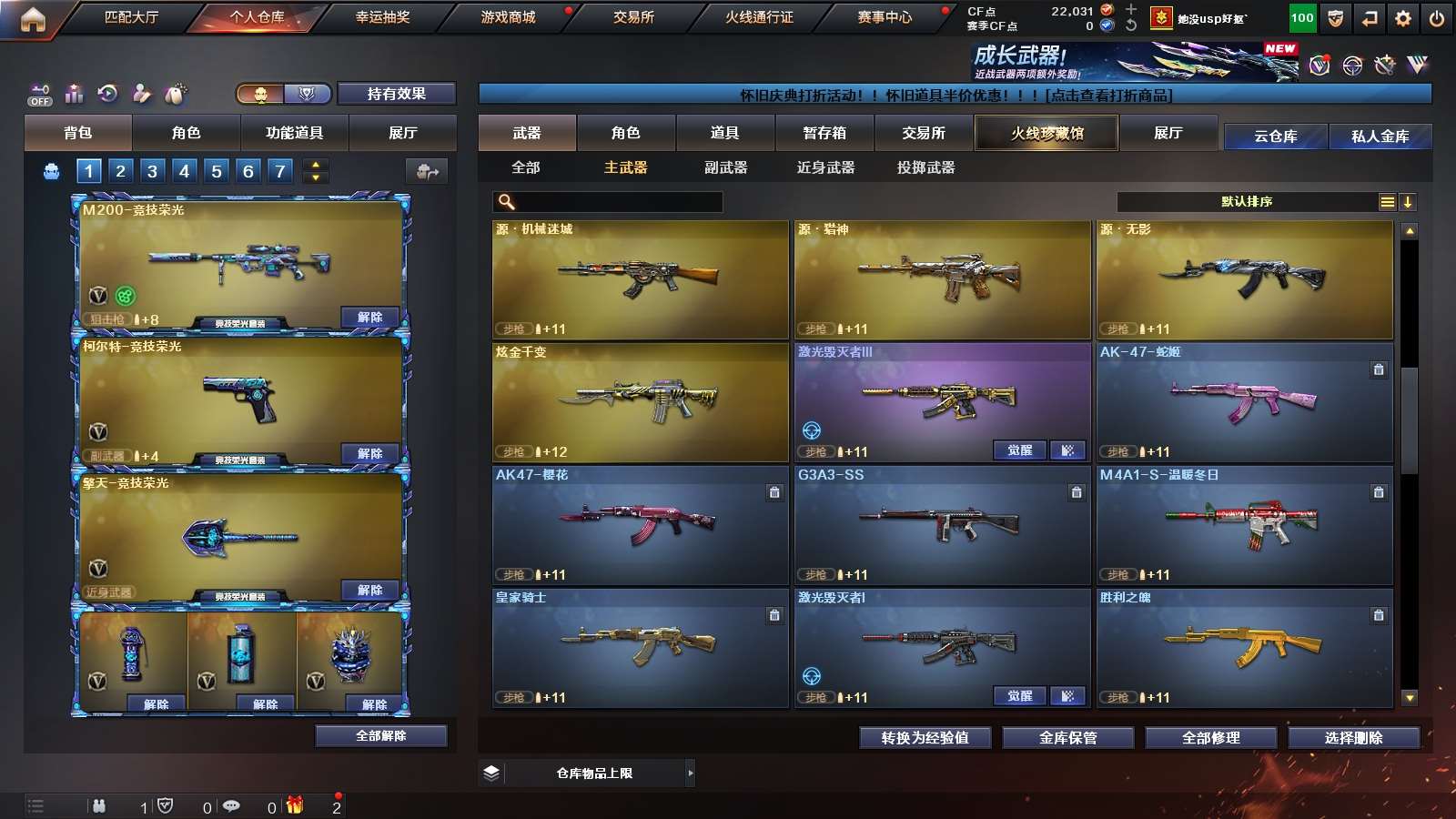Choose the AK47-樱花 weapon tile

pyautogui.click(x=640, y=525)
